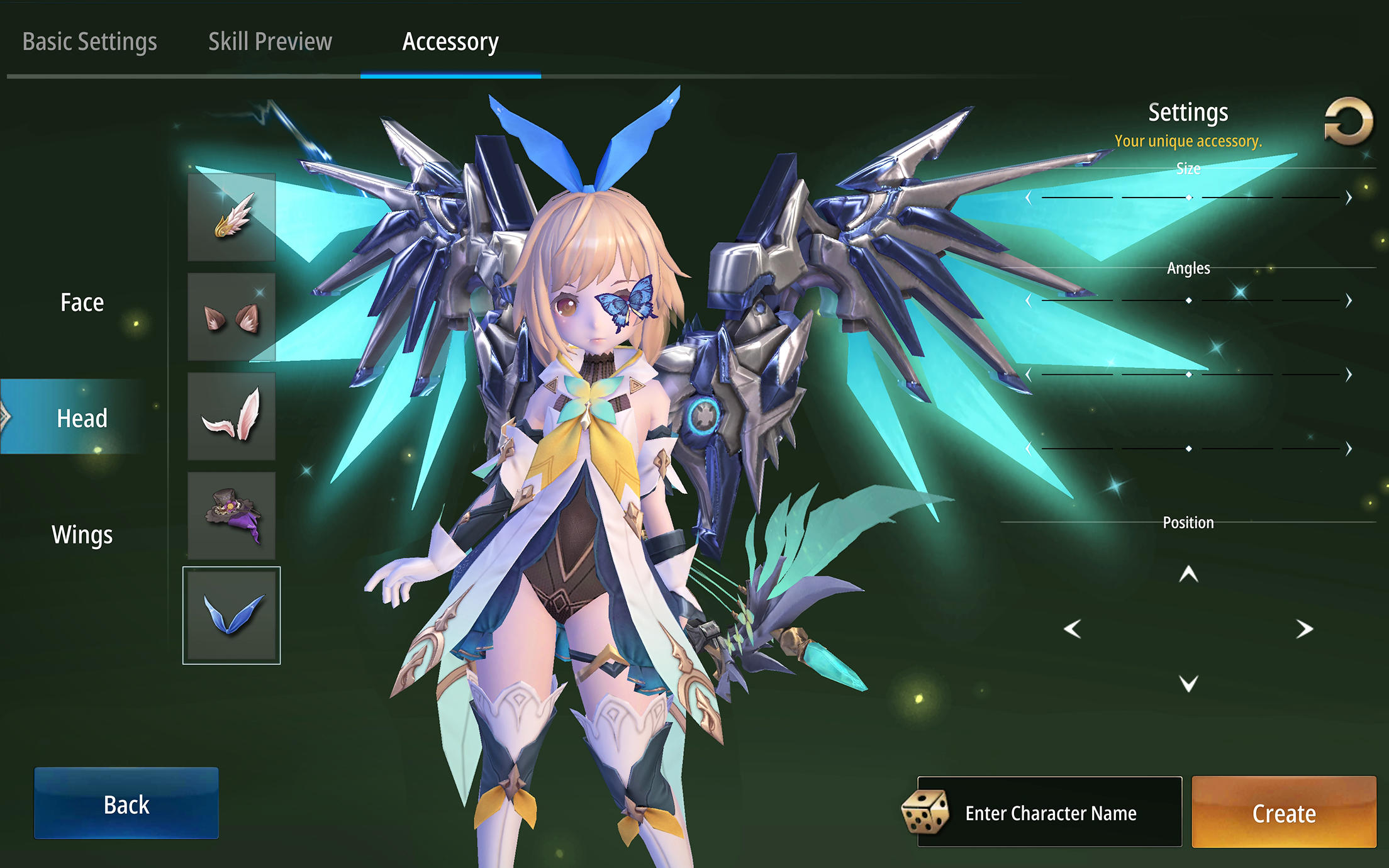
Task: Select the white rabbit ears accessory
Action: click(x=231, y=417)
